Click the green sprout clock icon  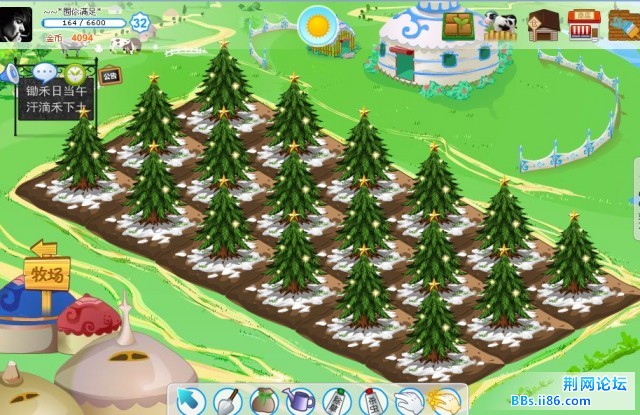pyautogui.click(x=76, y=73)
